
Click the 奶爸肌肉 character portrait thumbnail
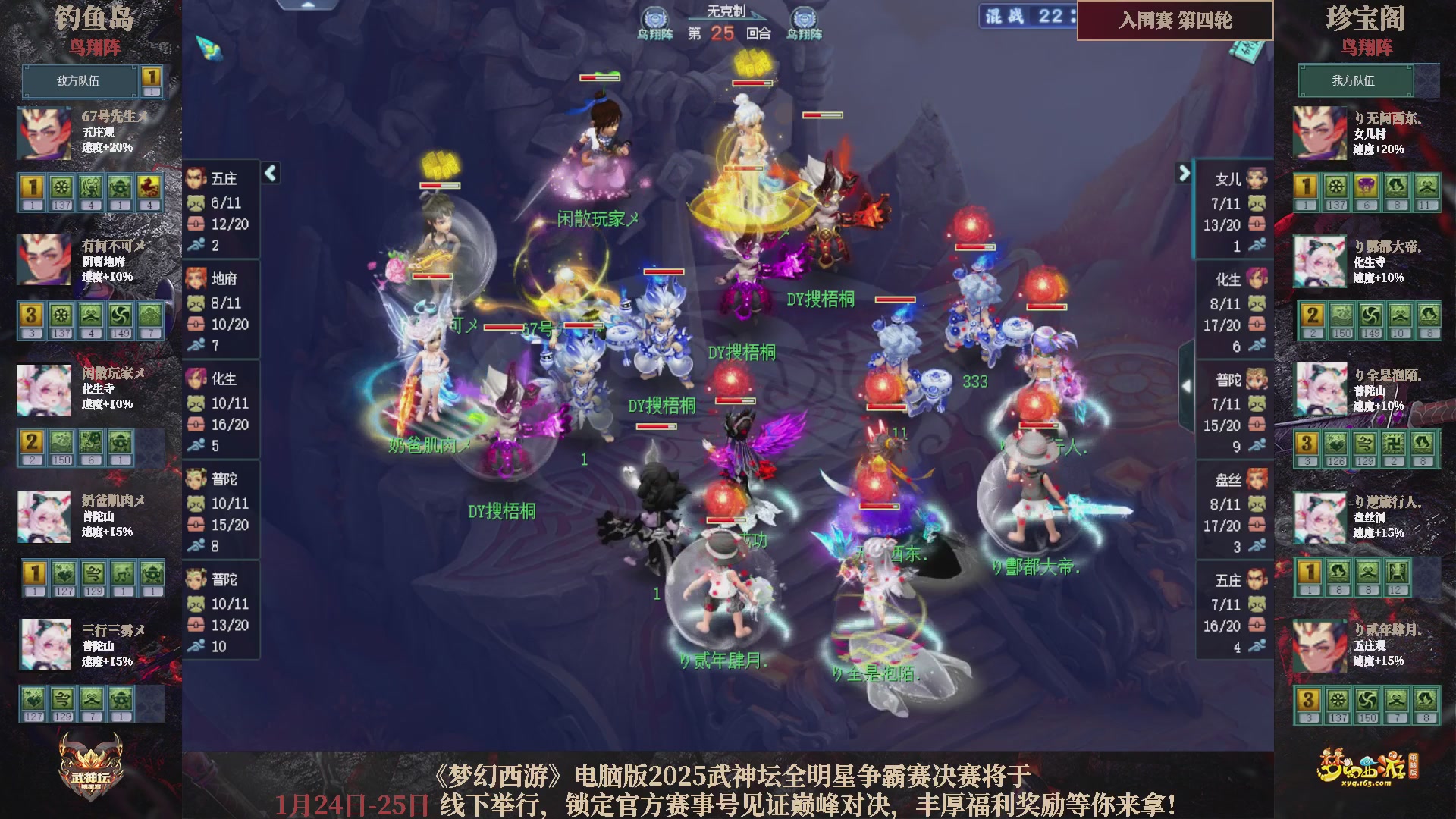click(x=43, y=517)
